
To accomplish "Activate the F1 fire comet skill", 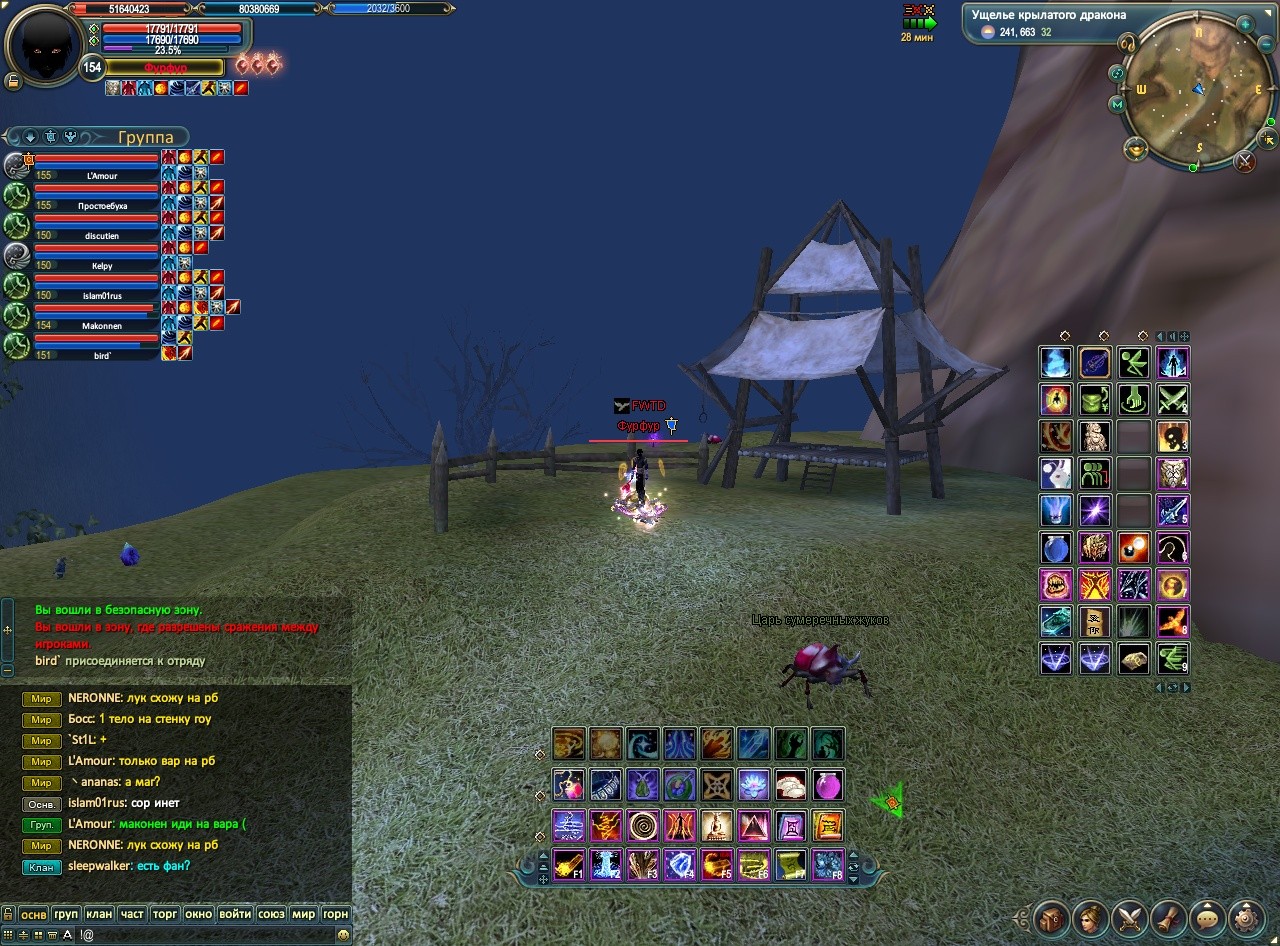I will (569, 864).
